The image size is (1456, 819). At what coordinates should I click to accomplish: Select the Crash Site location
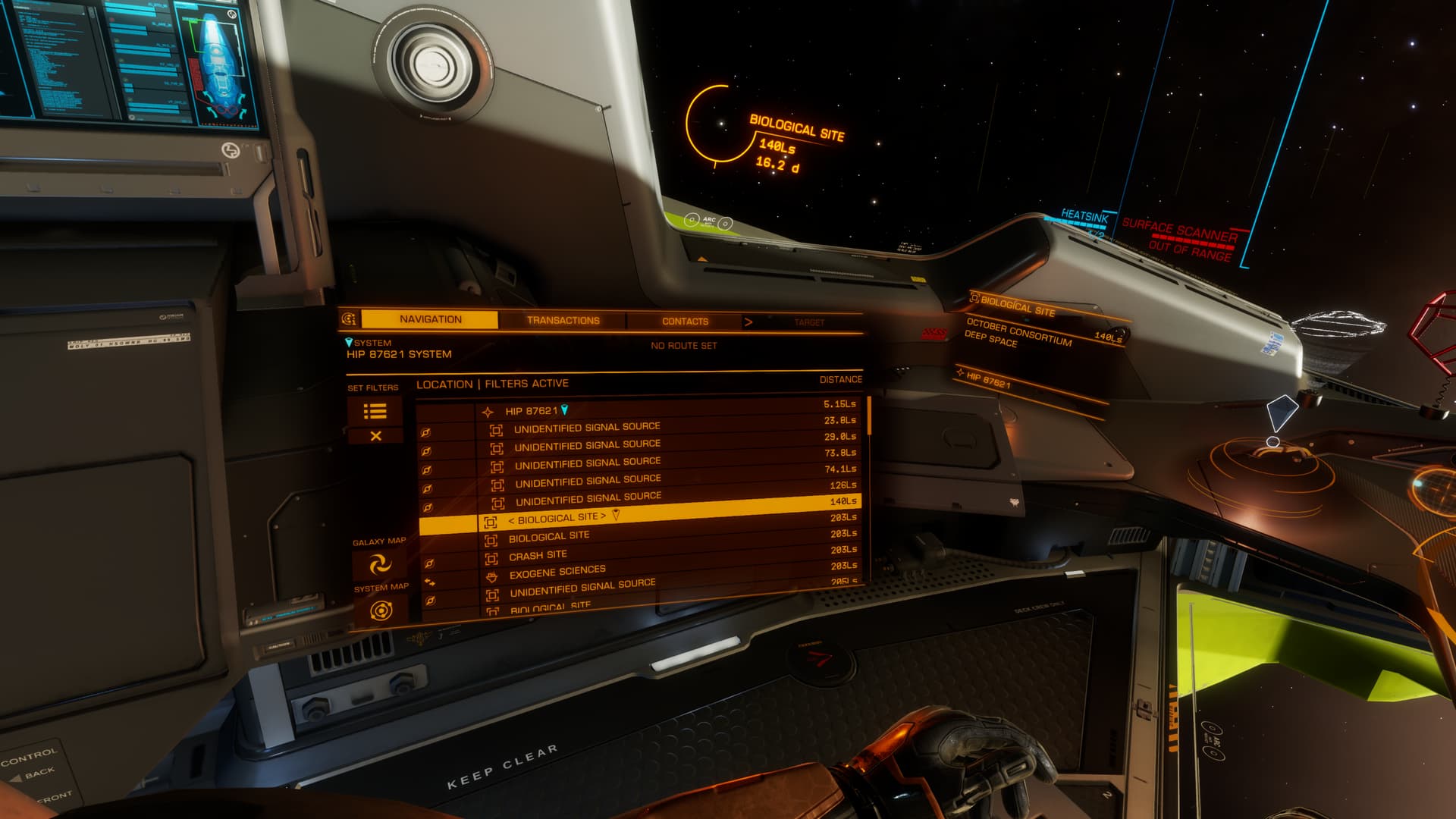coord(538,556)
